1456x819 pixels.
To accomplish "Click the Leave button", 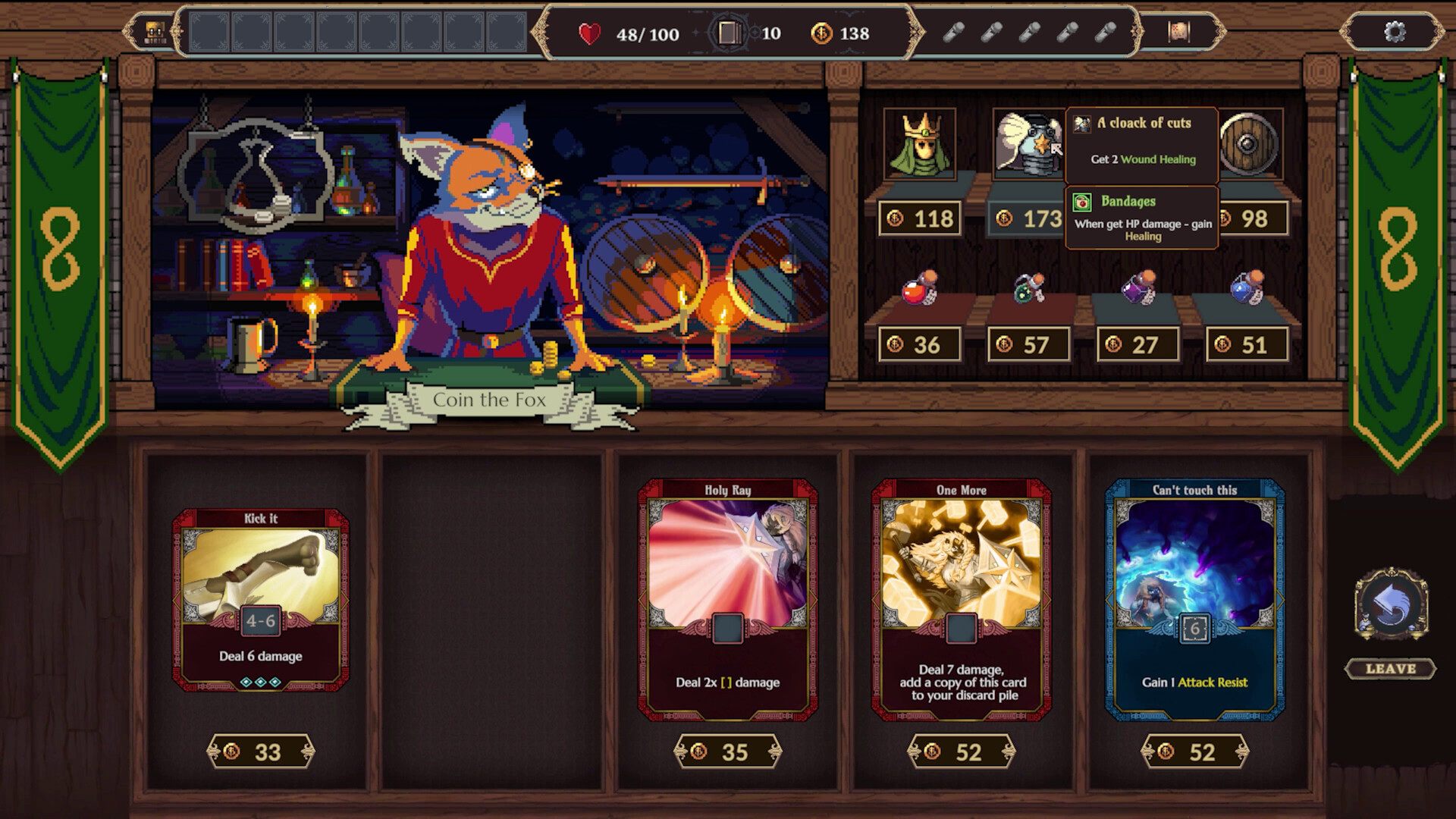I will click(x=1390, y=669).
